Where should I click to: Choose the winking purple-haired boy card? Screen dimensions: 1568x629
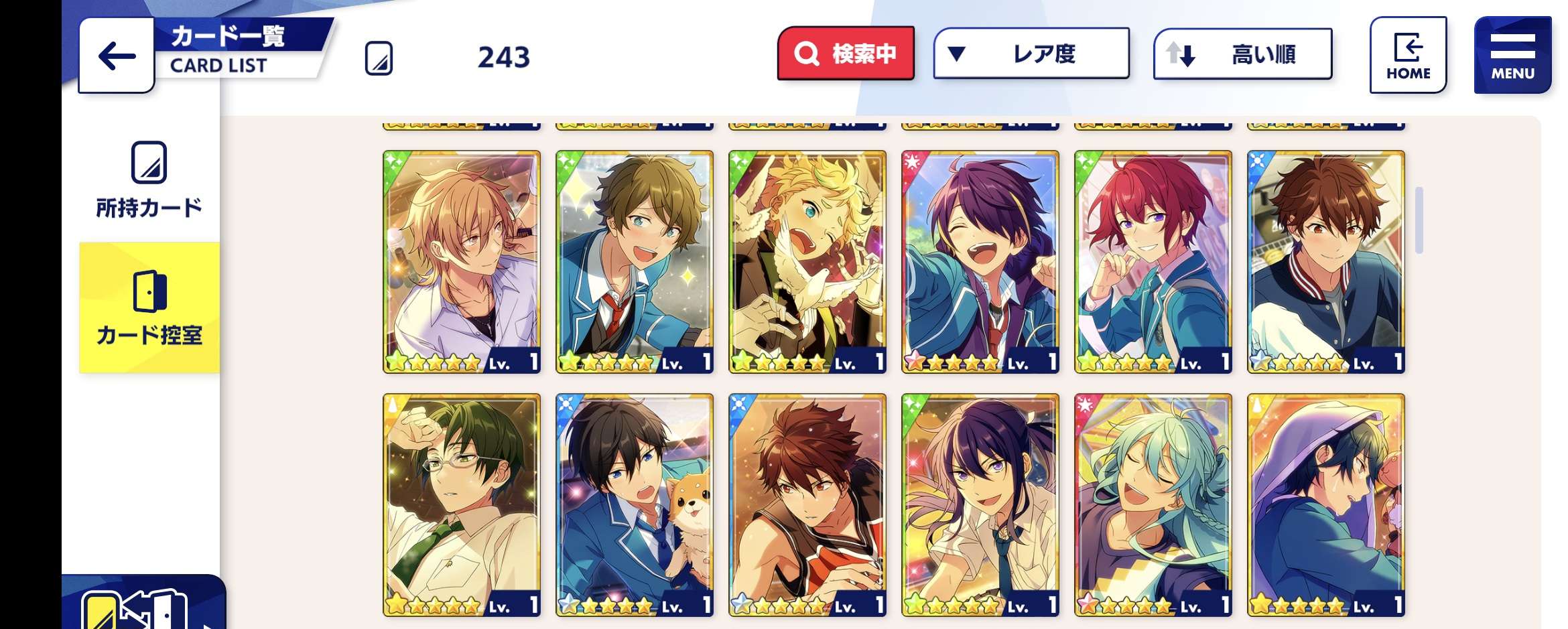point(980,261)
